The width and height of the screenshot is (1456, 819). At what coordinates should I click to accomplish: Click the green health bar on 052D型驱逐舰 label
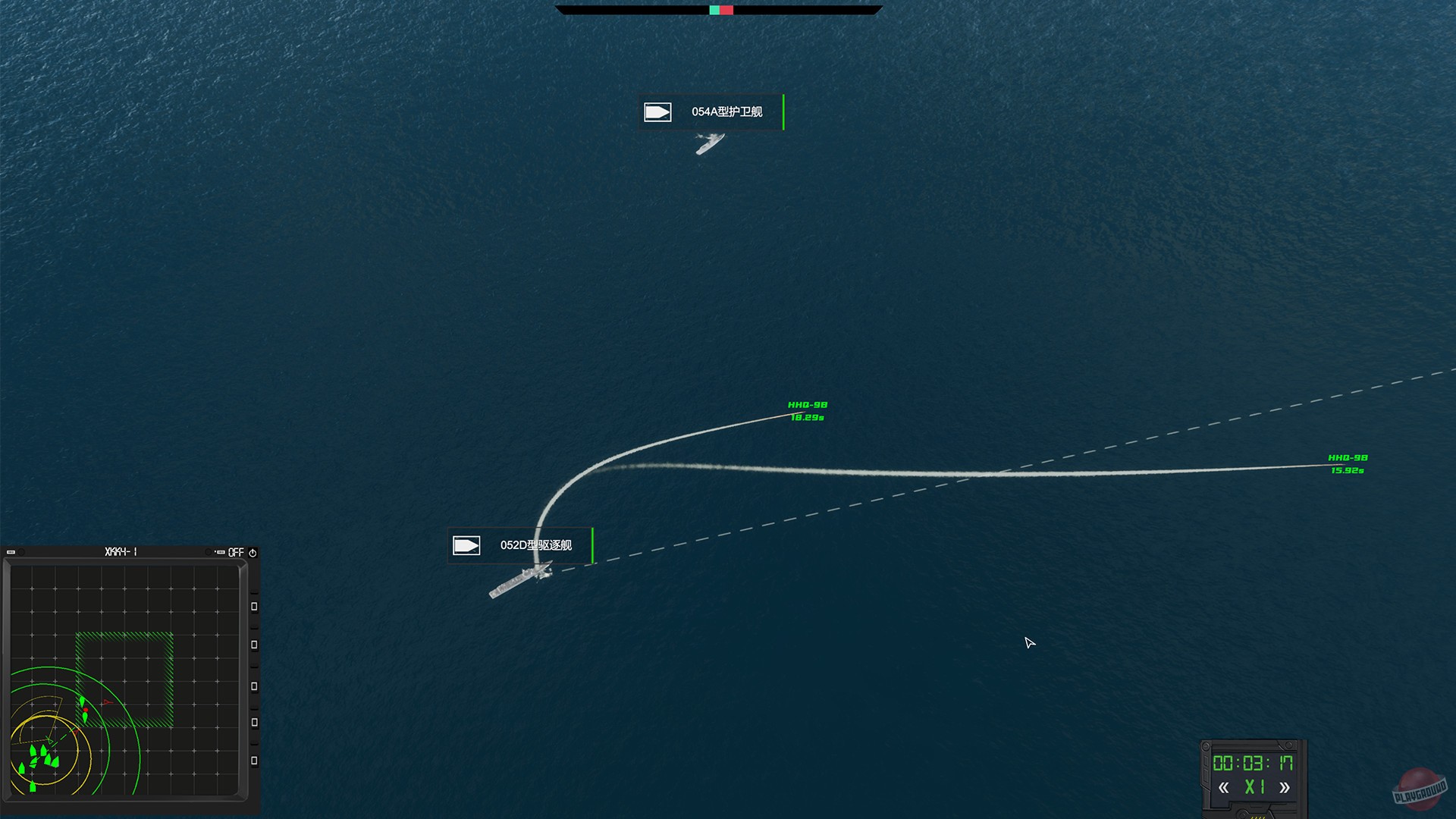(591, 544)
